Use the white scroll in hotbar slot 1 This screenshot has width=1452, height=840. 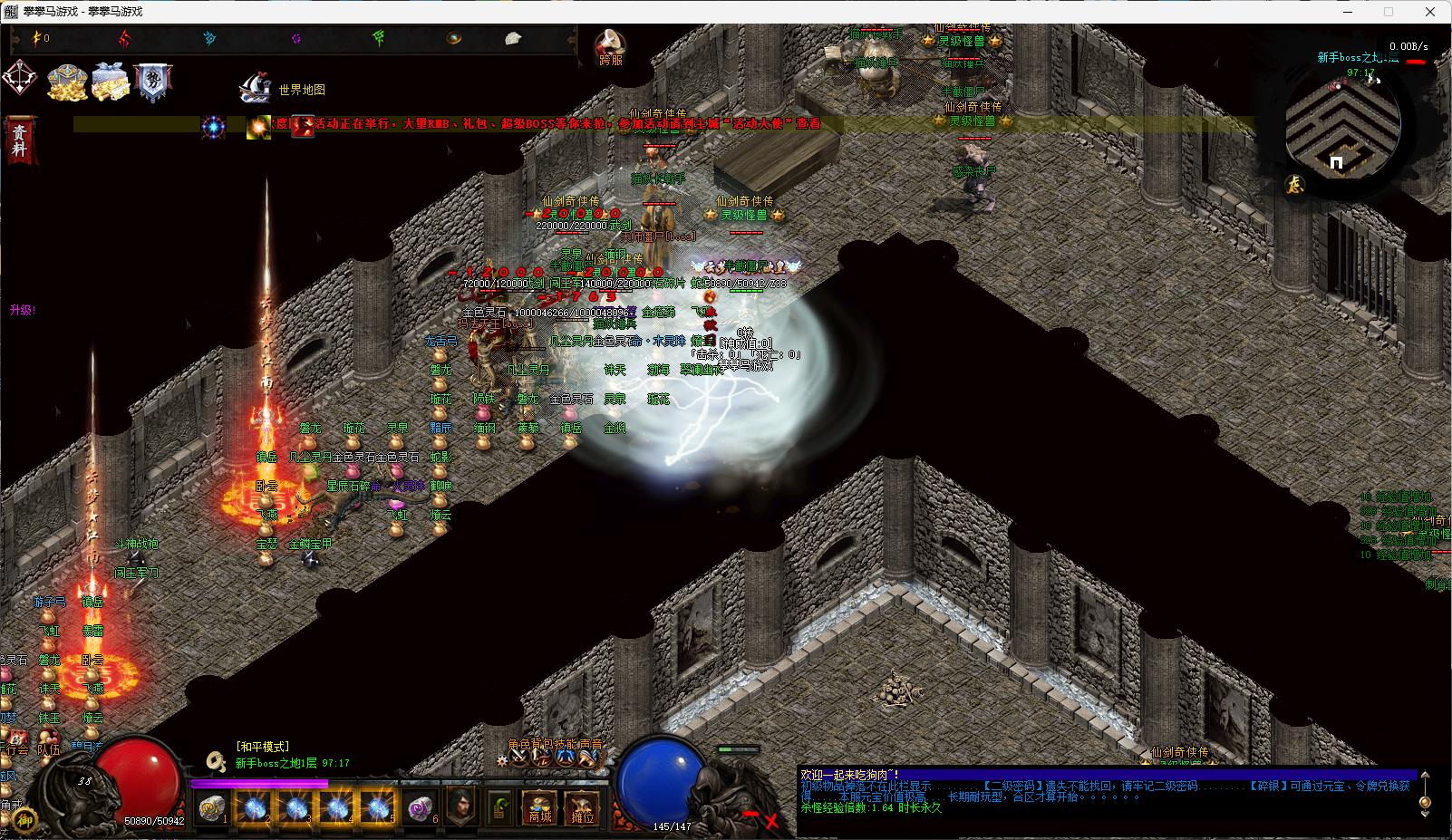(x=212, y=807)
